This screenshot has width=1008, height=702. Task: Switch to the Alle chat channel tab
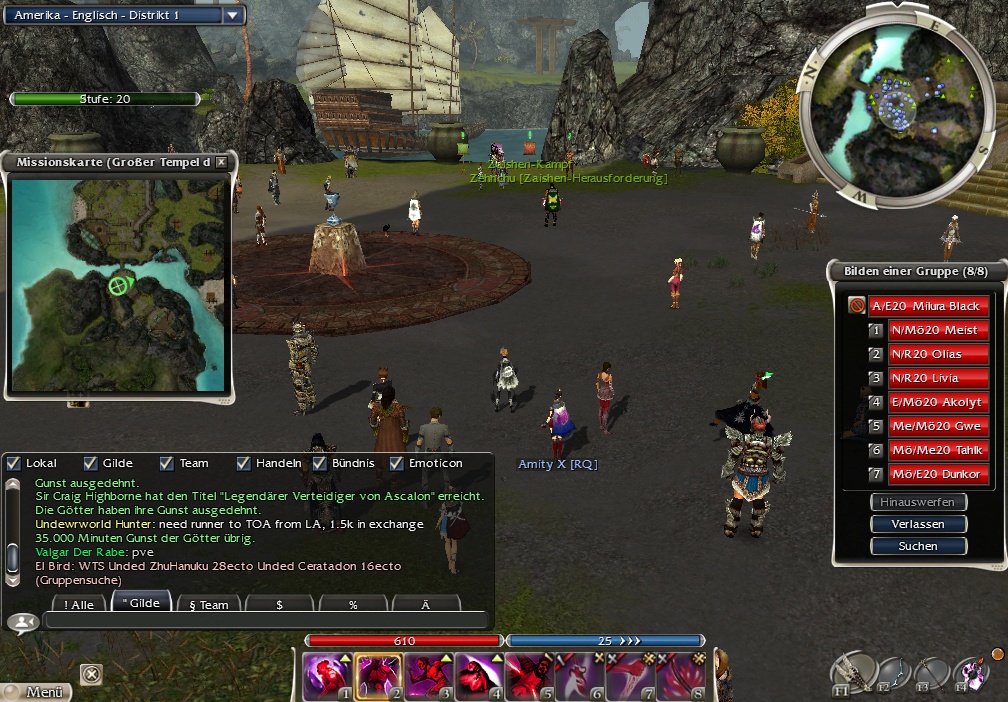pyautogui.click(x=77, y=604)
